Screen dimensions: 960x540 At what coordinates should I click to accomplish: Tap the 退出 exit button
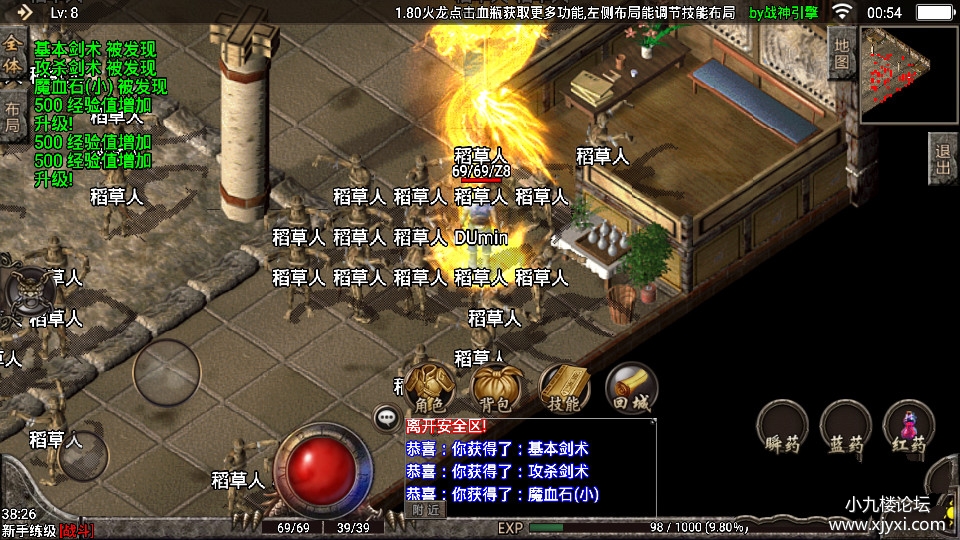click(x=943, y=159)
